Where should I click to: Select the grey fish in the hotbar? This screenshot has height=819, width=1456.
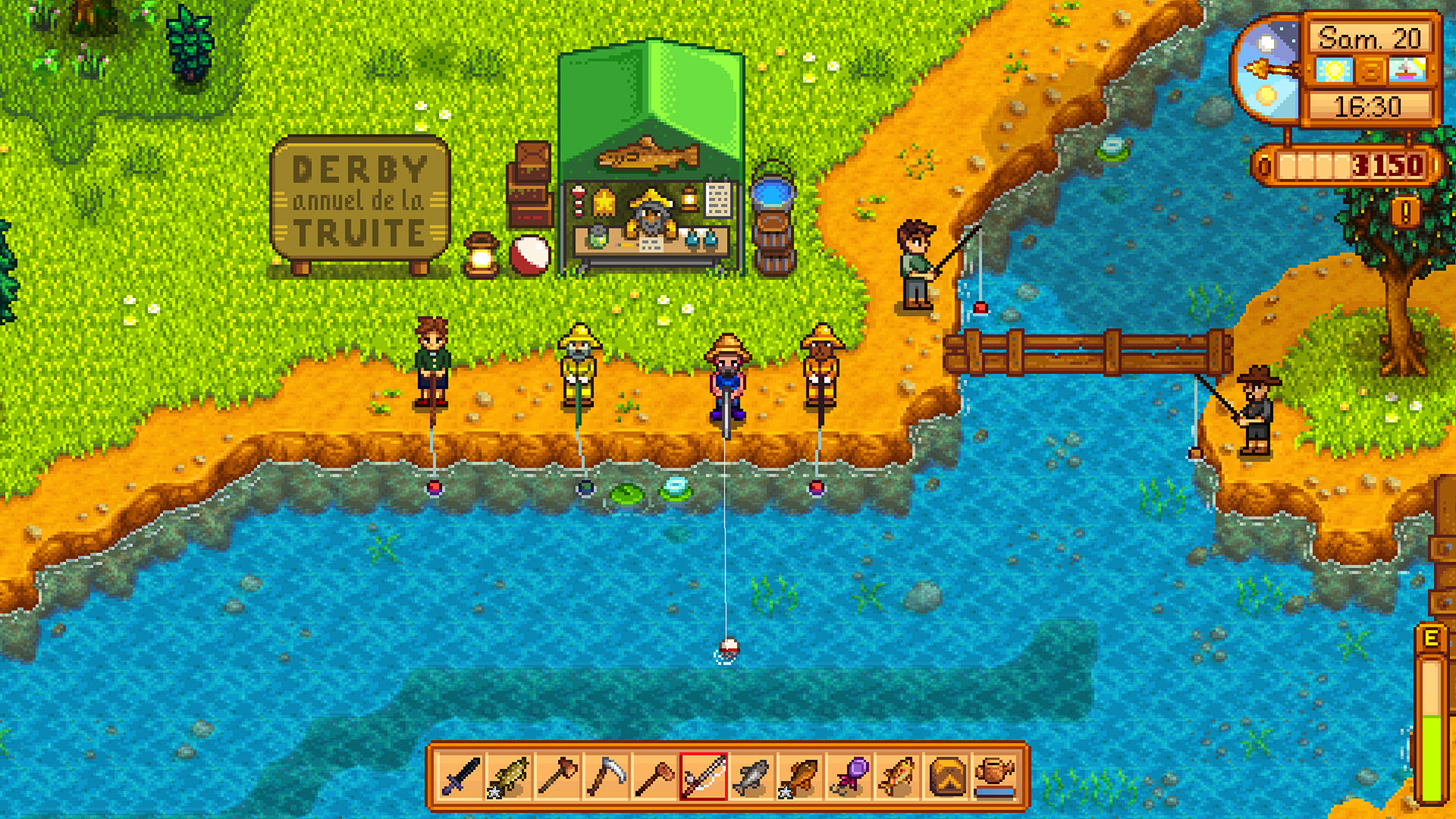click(x=752, y=777)
